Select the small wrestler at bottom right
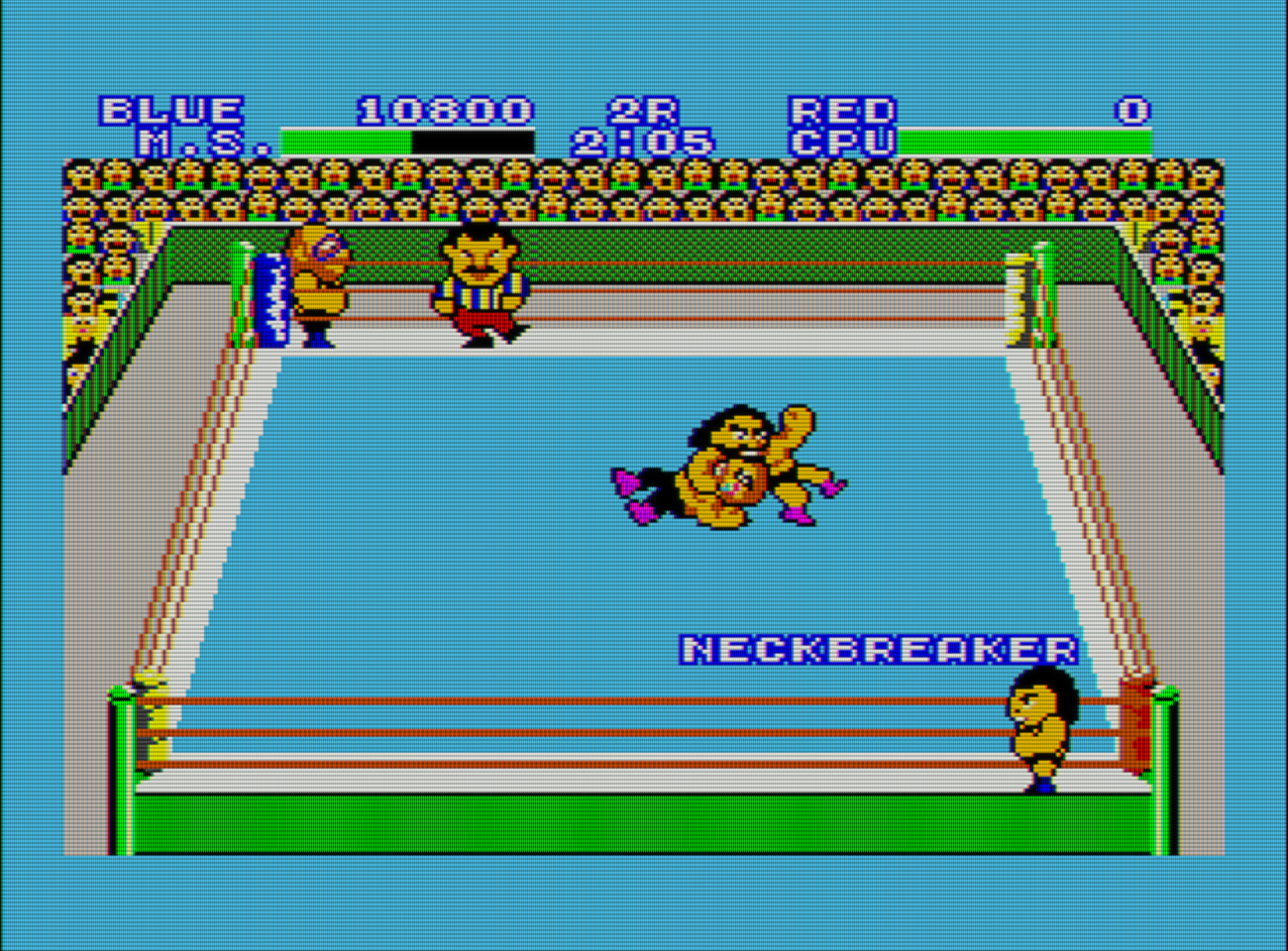1288x951 pixels. [x=1040, y=733]
